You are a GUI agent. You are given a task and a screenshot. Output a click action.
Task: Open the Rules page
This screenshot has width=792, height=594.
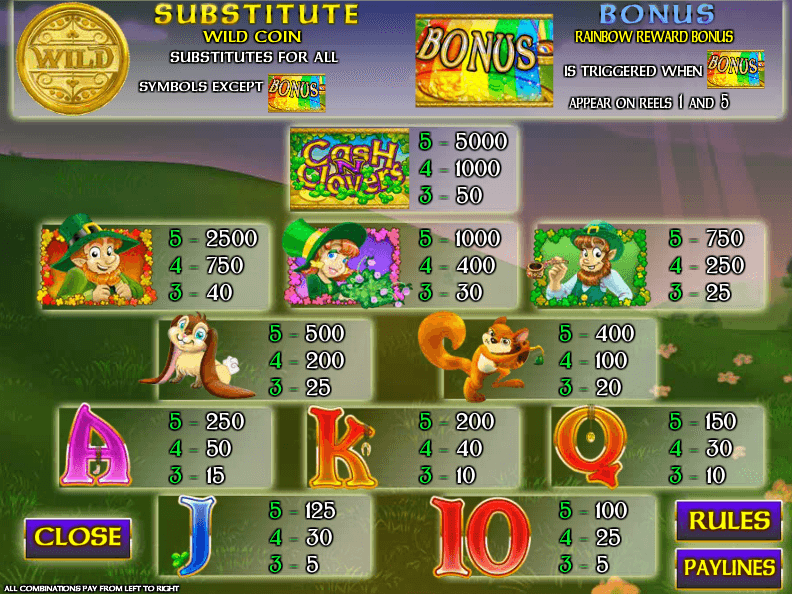729,521
